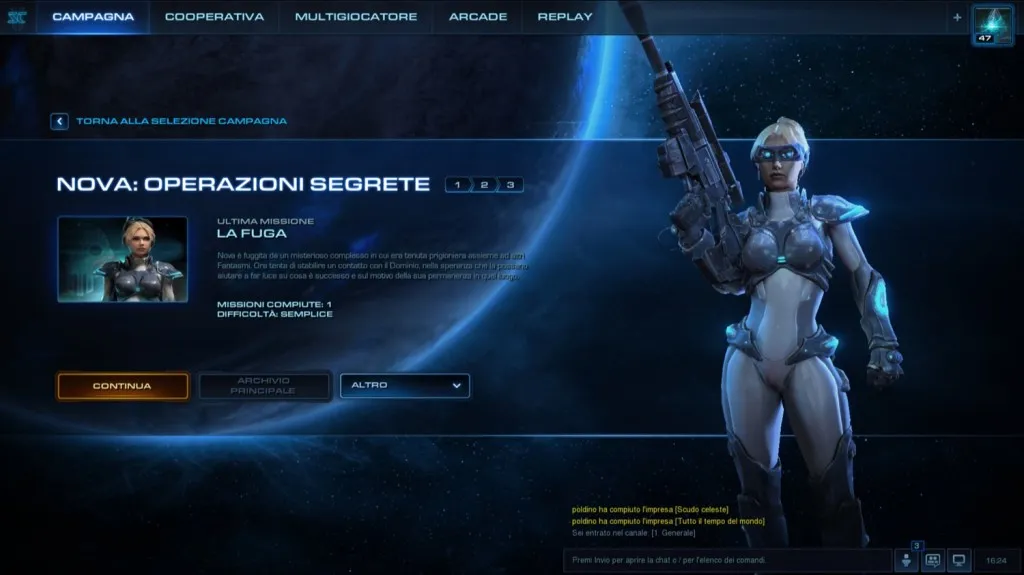Viewport: 1024px width, 575px height.
Task: Choose mission pack 2
Action: pyautogui.click(x=484, y=185)
